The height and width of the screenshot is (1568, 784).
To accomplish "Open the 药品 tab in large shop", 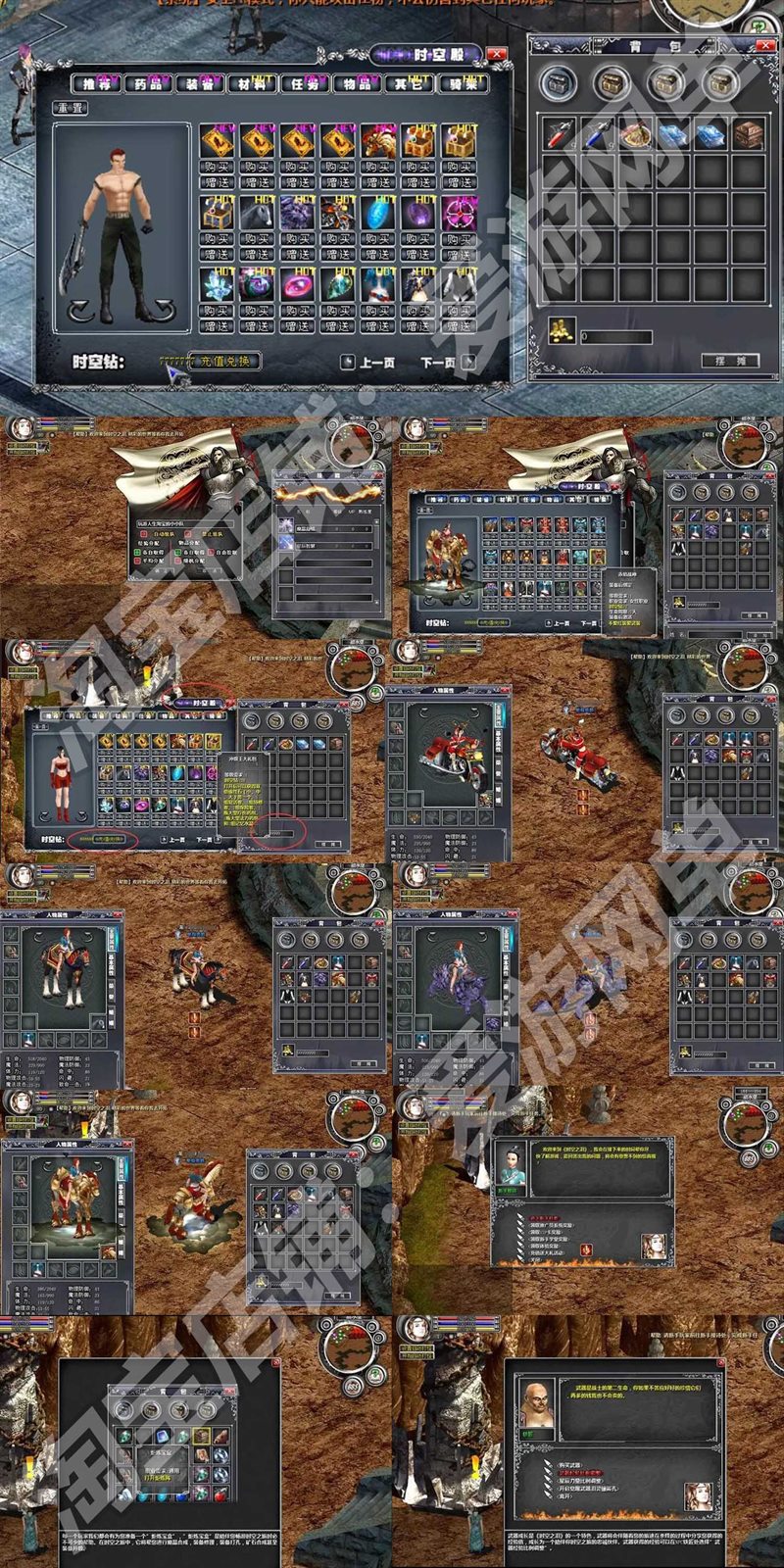I will [x=148, y=84].
